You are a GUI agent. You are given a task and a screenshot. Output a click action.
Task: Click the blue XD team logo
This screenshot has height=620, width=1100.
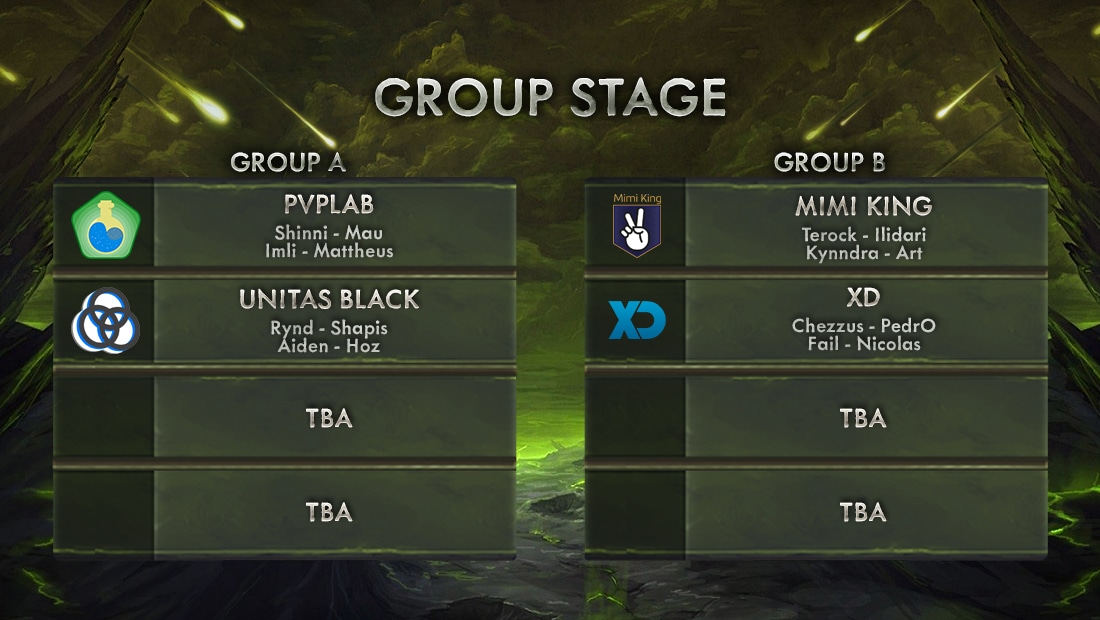pyautogui.click(x=637, y=321)
